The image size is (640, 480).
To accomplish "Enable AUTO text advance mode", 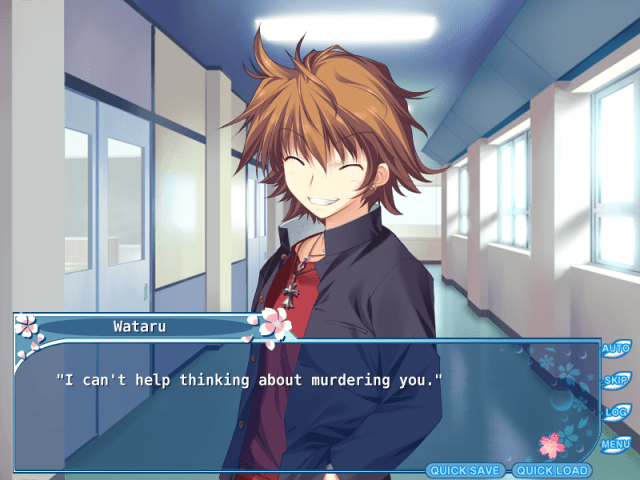I will [614, 349].
